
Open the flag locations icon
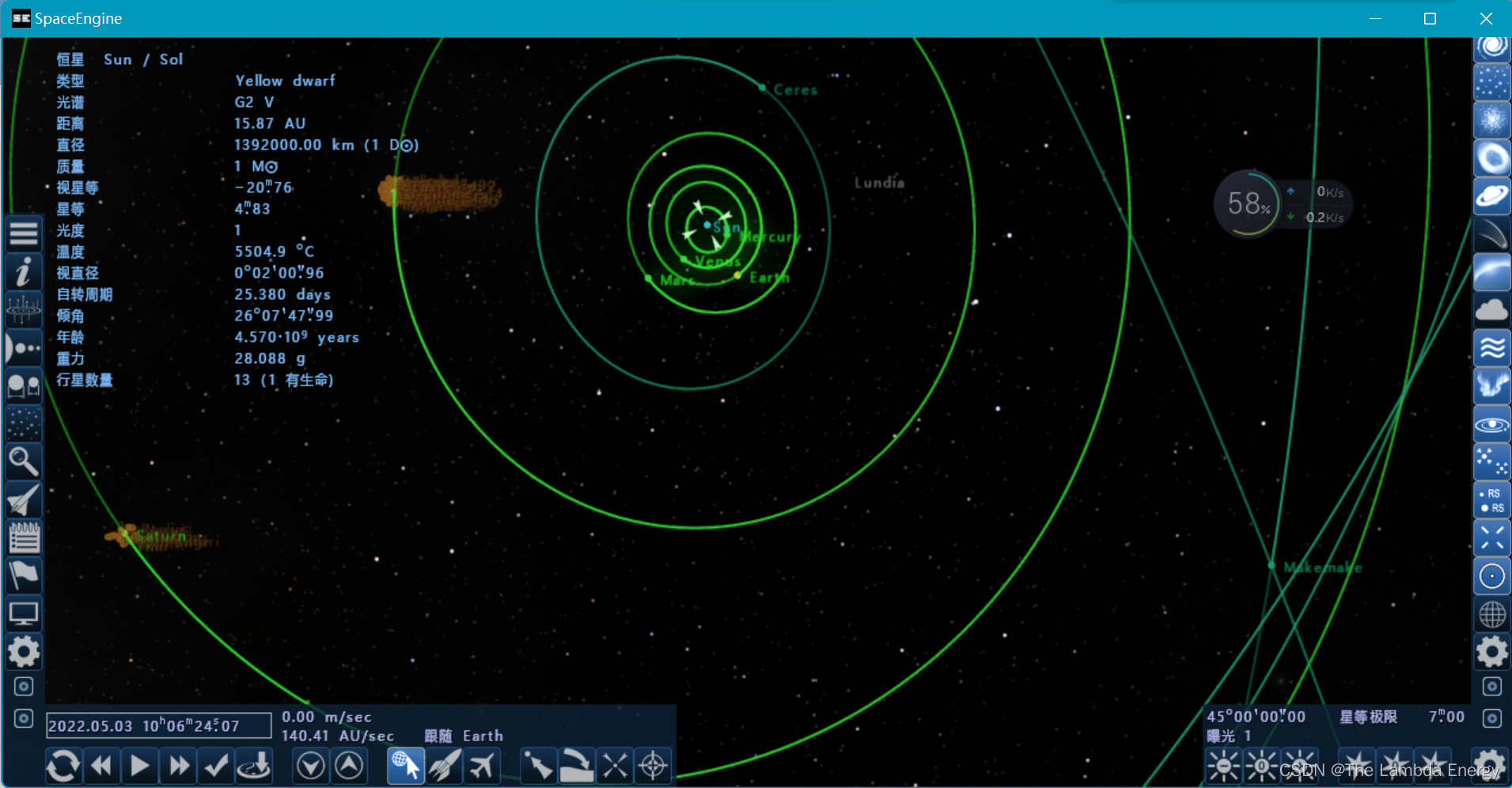24,575
